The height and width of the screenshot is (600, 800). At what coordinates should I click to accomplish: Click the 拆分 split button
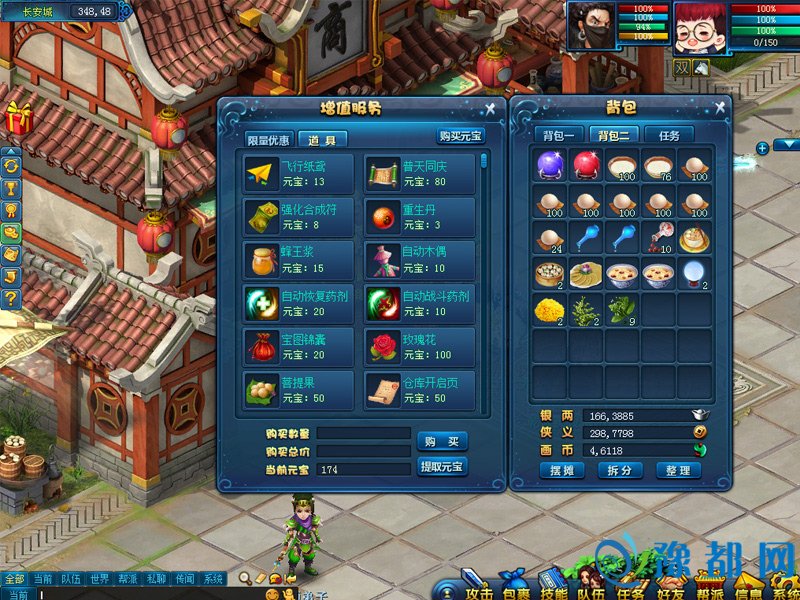[x=619, y=470]
